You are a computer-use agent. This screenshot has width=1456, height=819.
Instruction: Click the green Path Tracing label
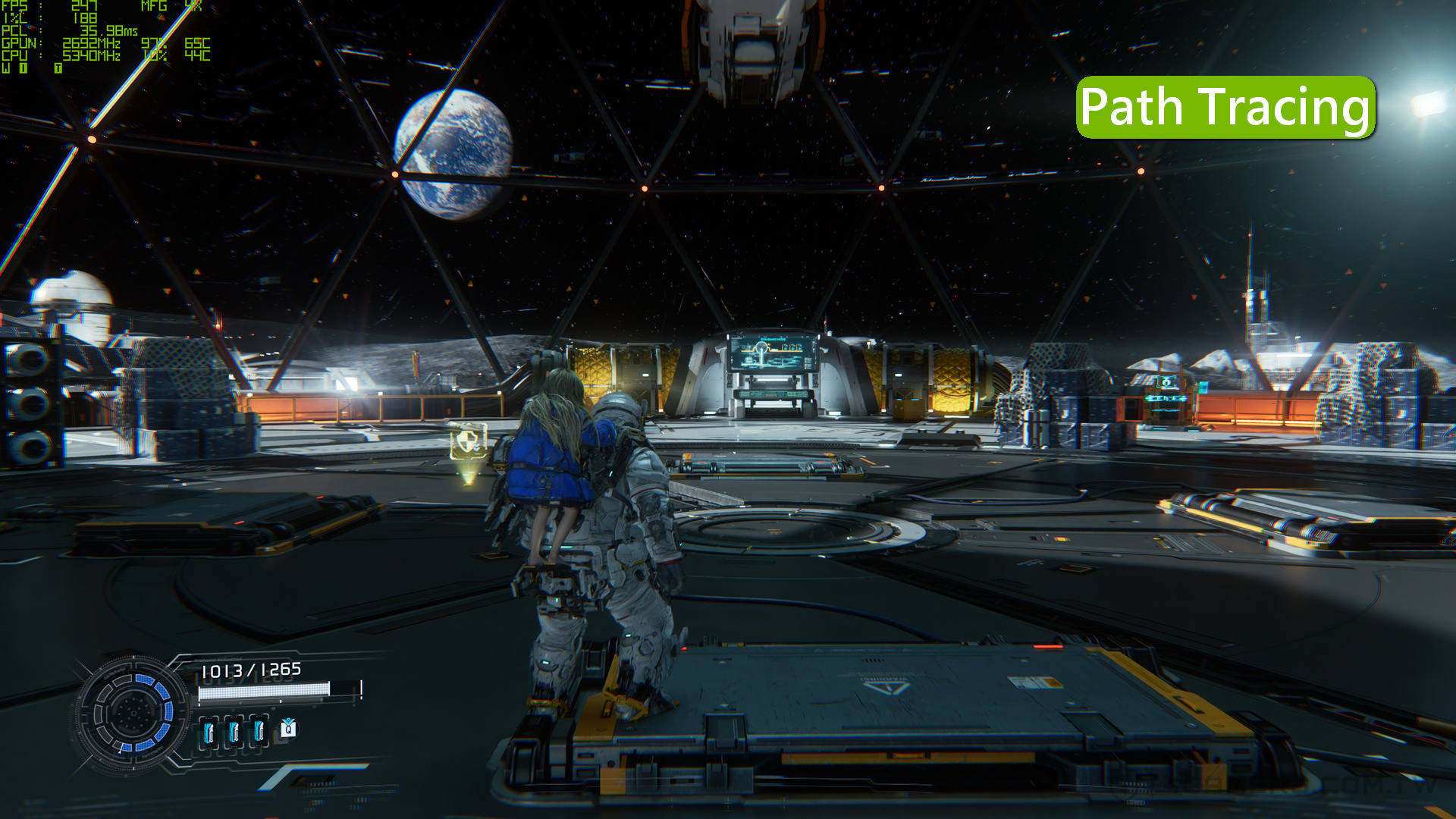(1225, 107)
